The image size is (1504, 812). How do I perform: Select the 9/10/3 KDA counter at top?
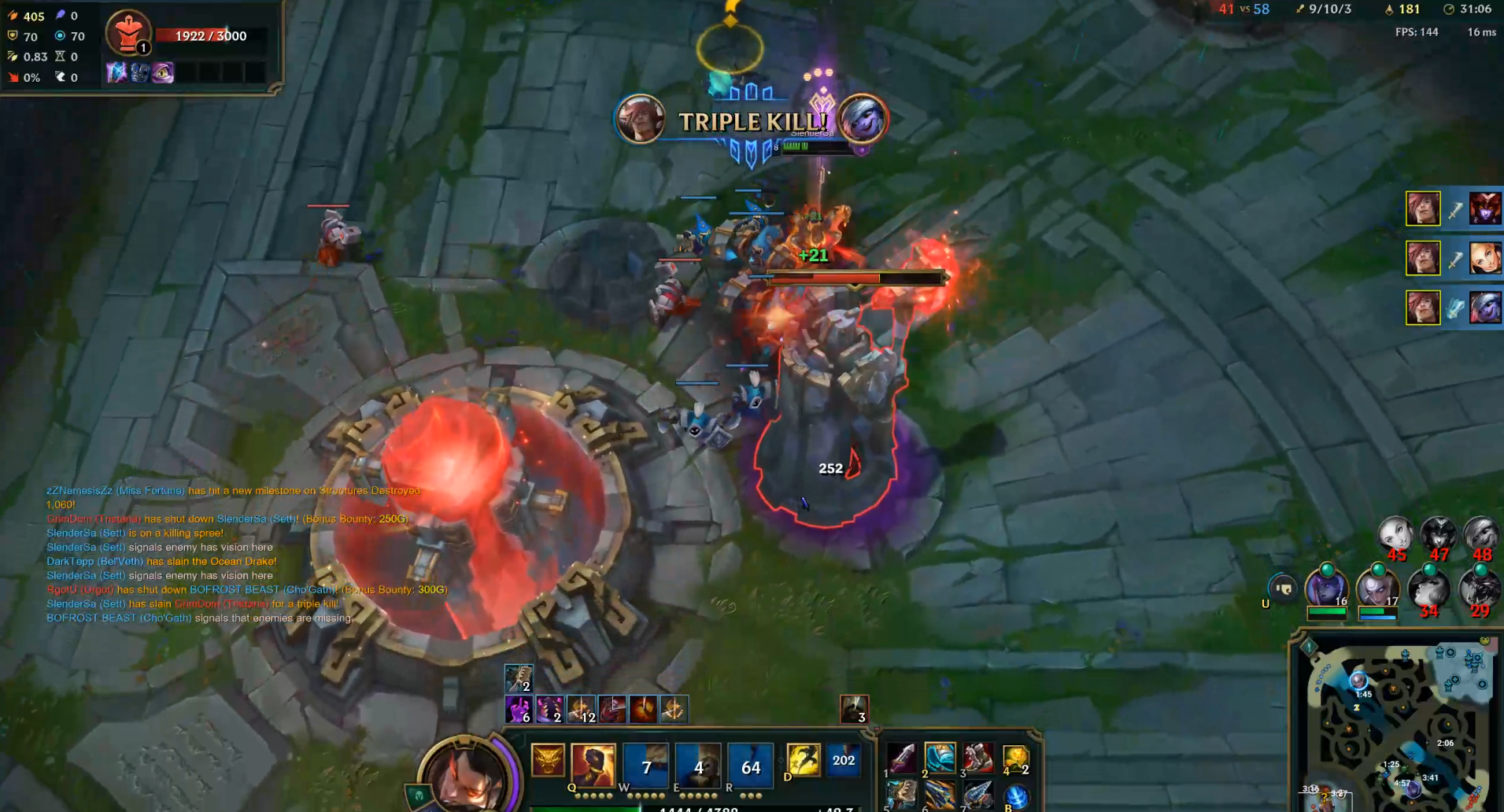coord(1331,9)
